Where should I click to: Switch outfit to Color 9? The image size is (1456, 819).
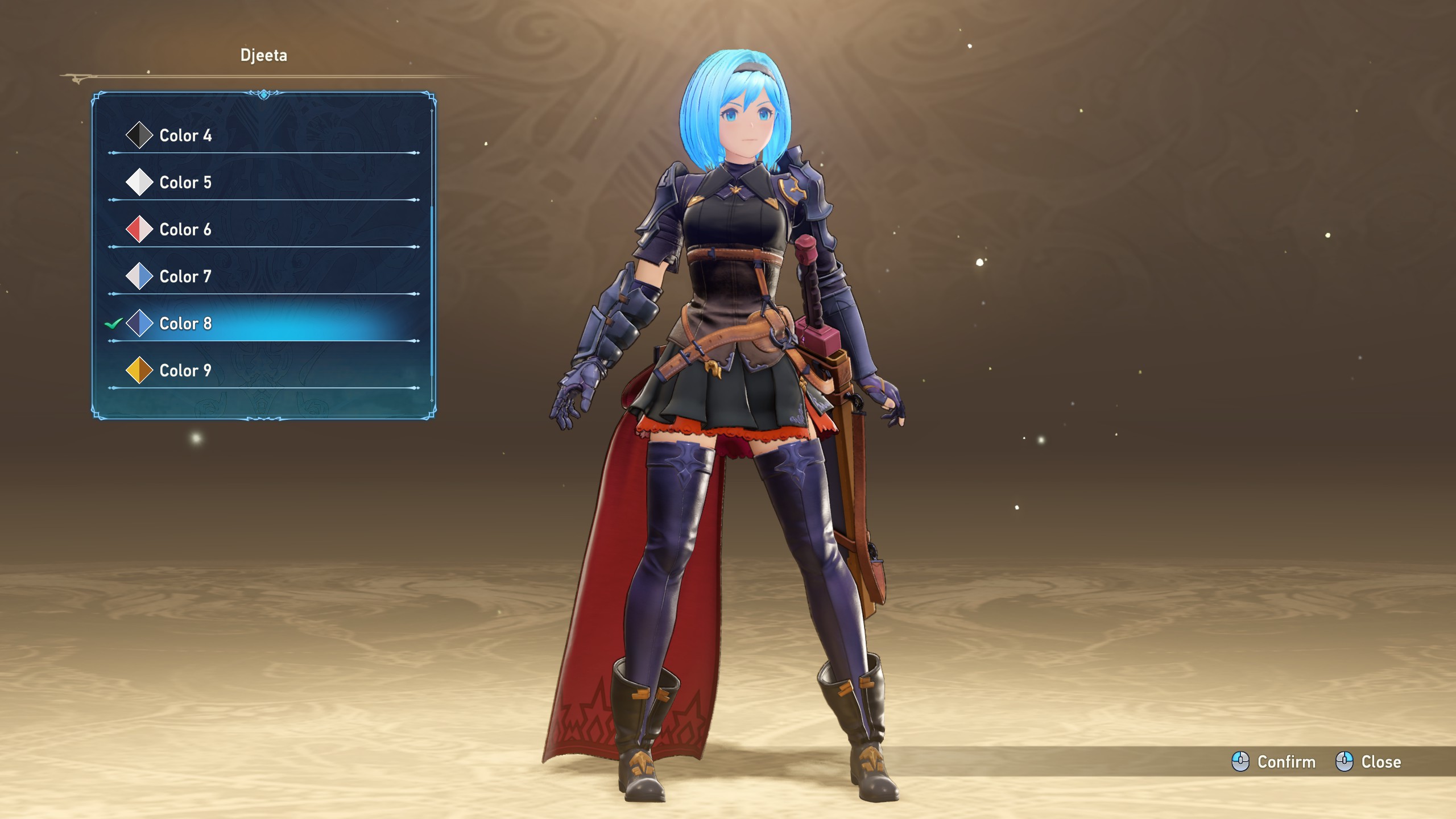pos(185,371)
